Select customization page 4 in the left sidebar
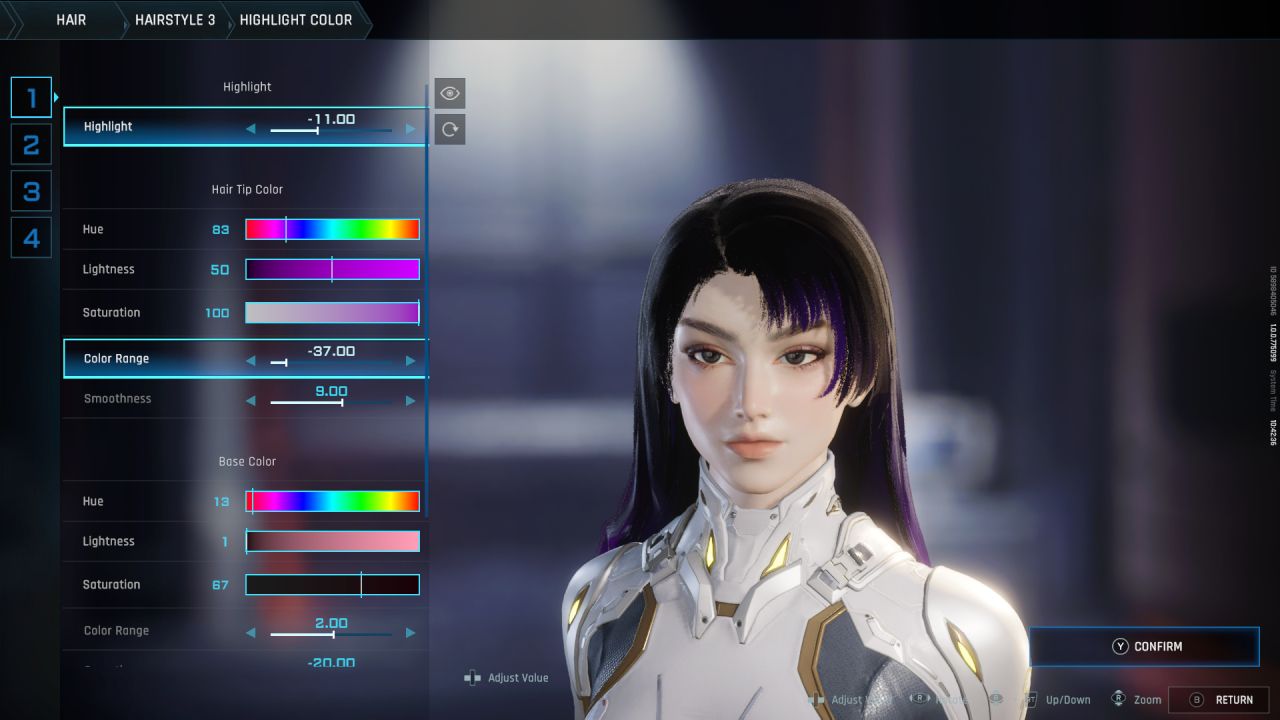This screenshot has width=1280, height=720. click(30, 238)
